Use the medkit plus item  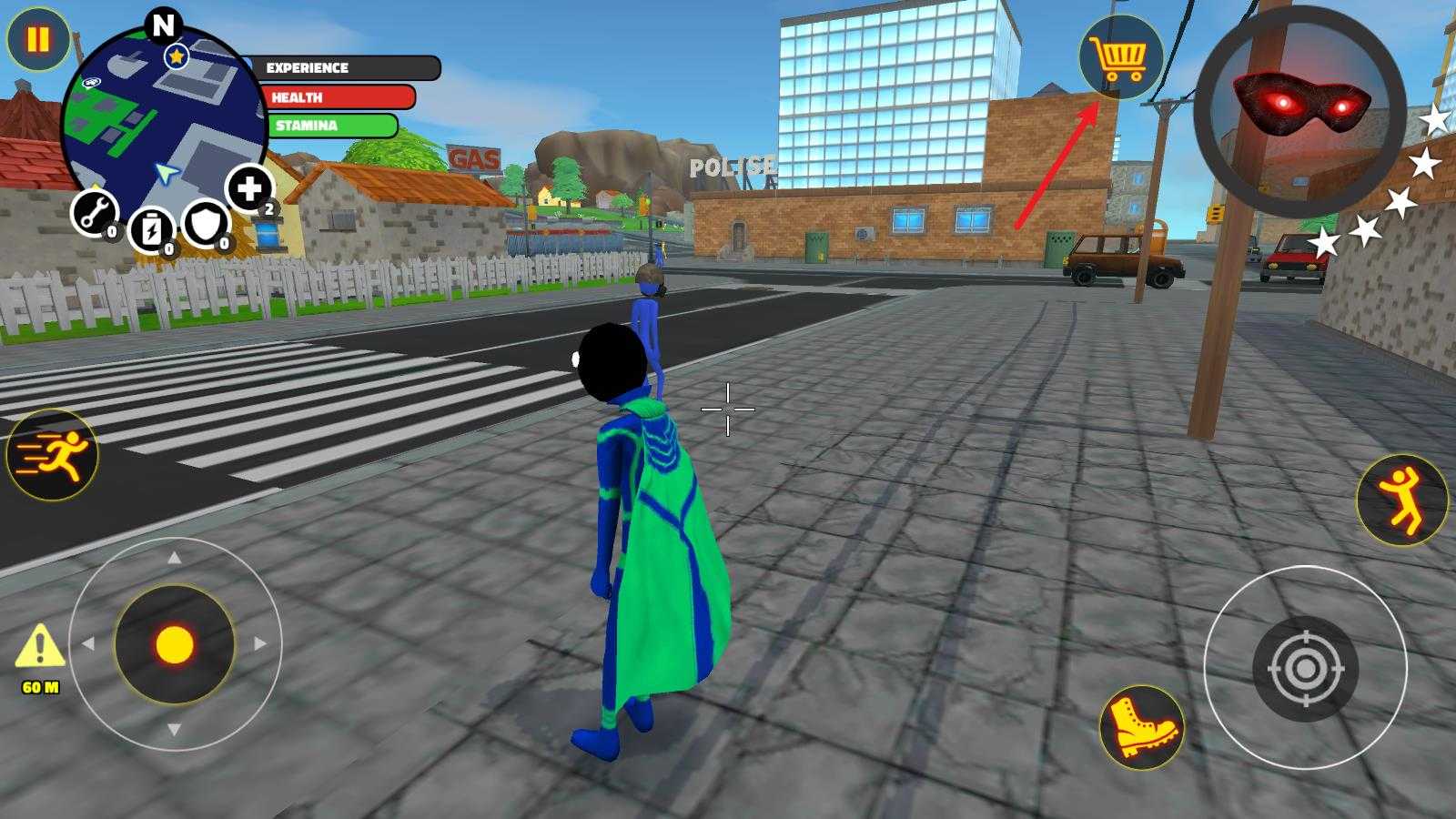pos(249,188)
